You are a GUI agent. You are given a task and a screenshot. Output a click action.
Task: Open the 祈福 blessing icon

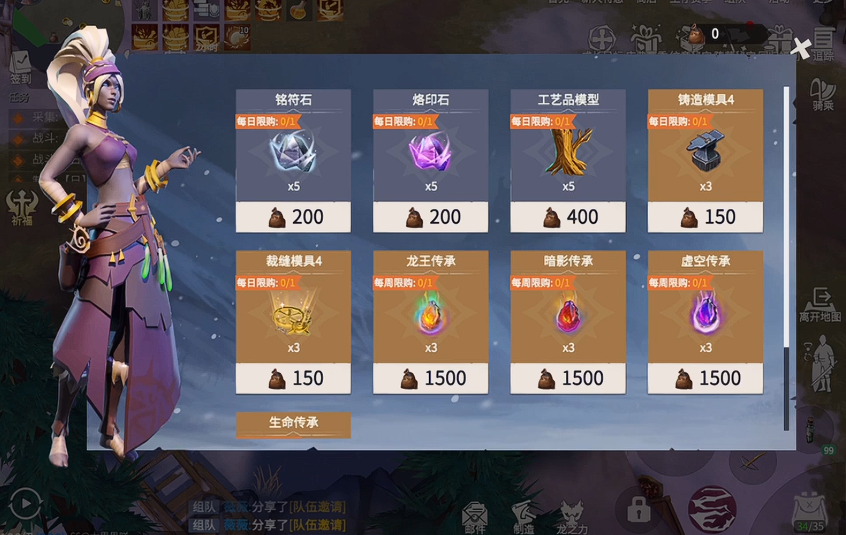[x=21, y=206]
